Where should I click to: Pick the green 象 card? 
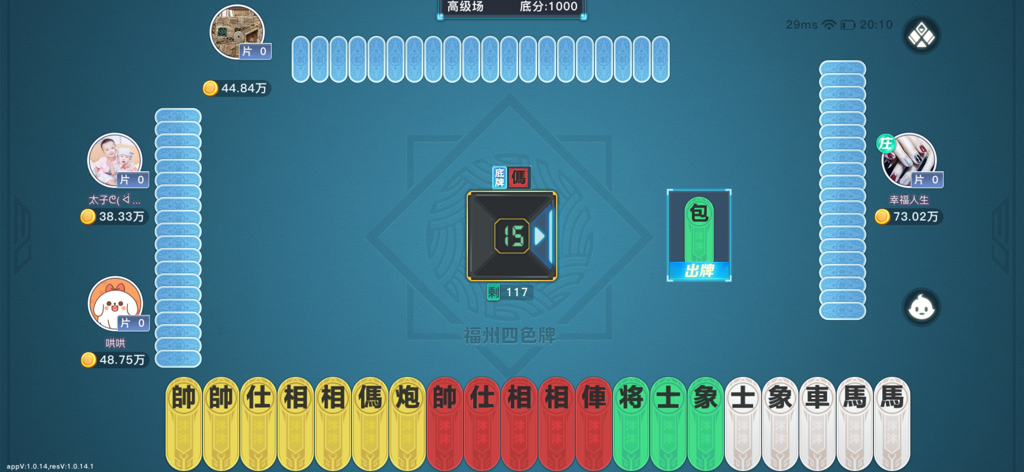(x=706, y=420)
